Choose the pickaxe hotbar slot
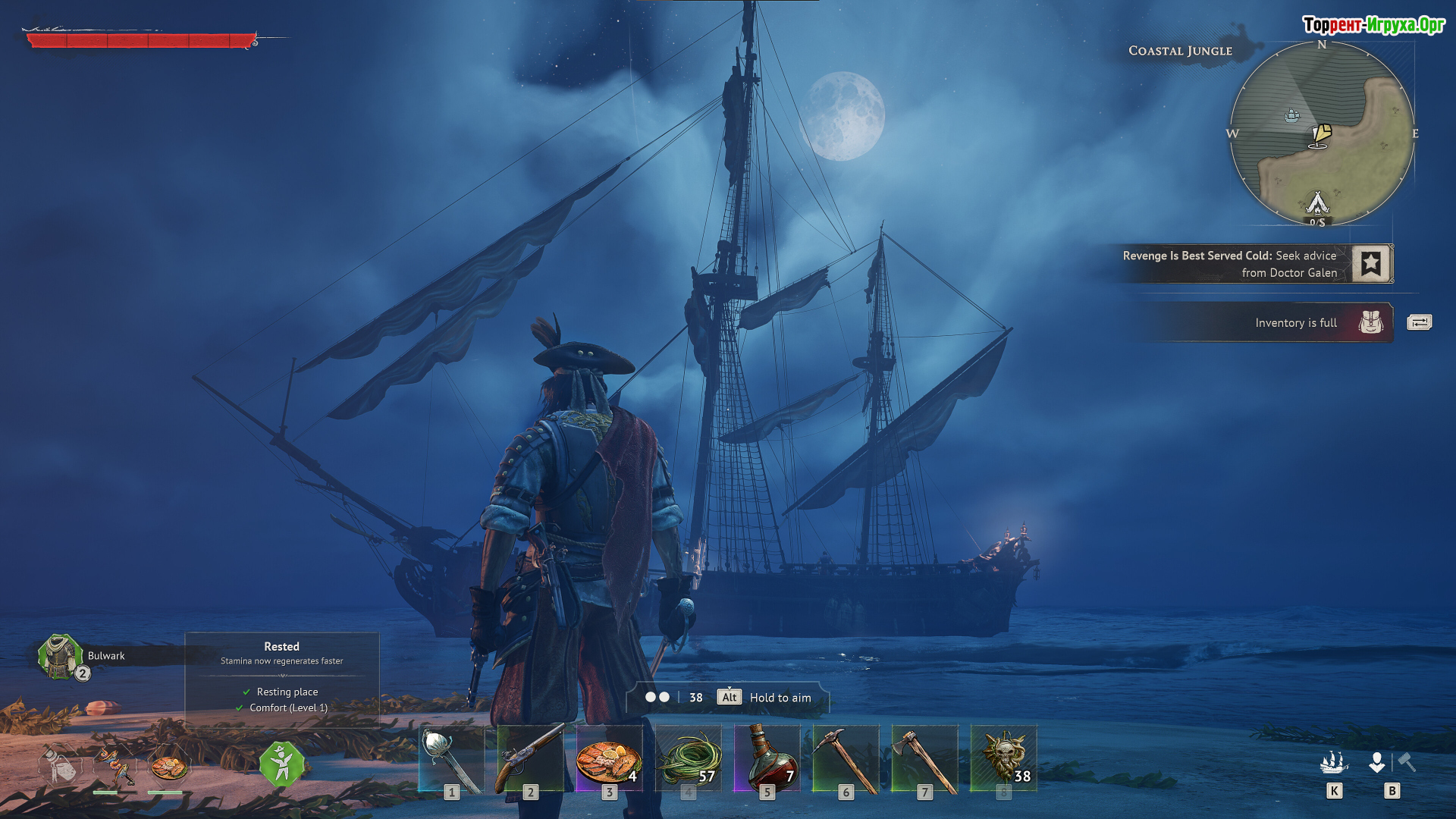 tap(846, 758)
